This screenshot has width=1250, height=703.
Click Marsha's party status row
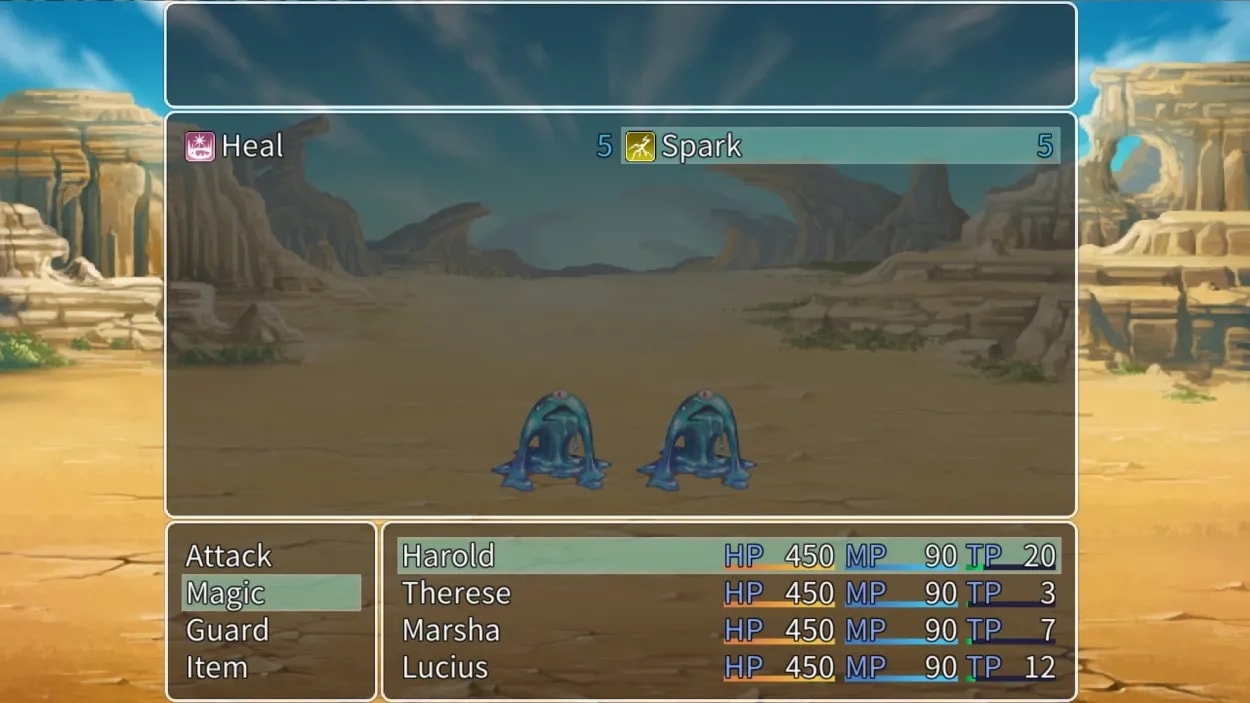pos(451,630)
